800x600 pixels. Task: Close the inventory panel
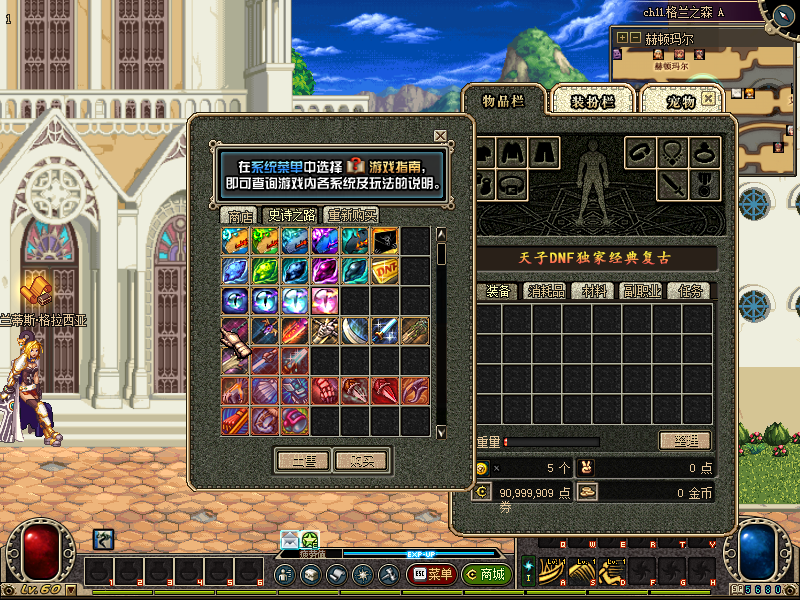tap(709, 98)
